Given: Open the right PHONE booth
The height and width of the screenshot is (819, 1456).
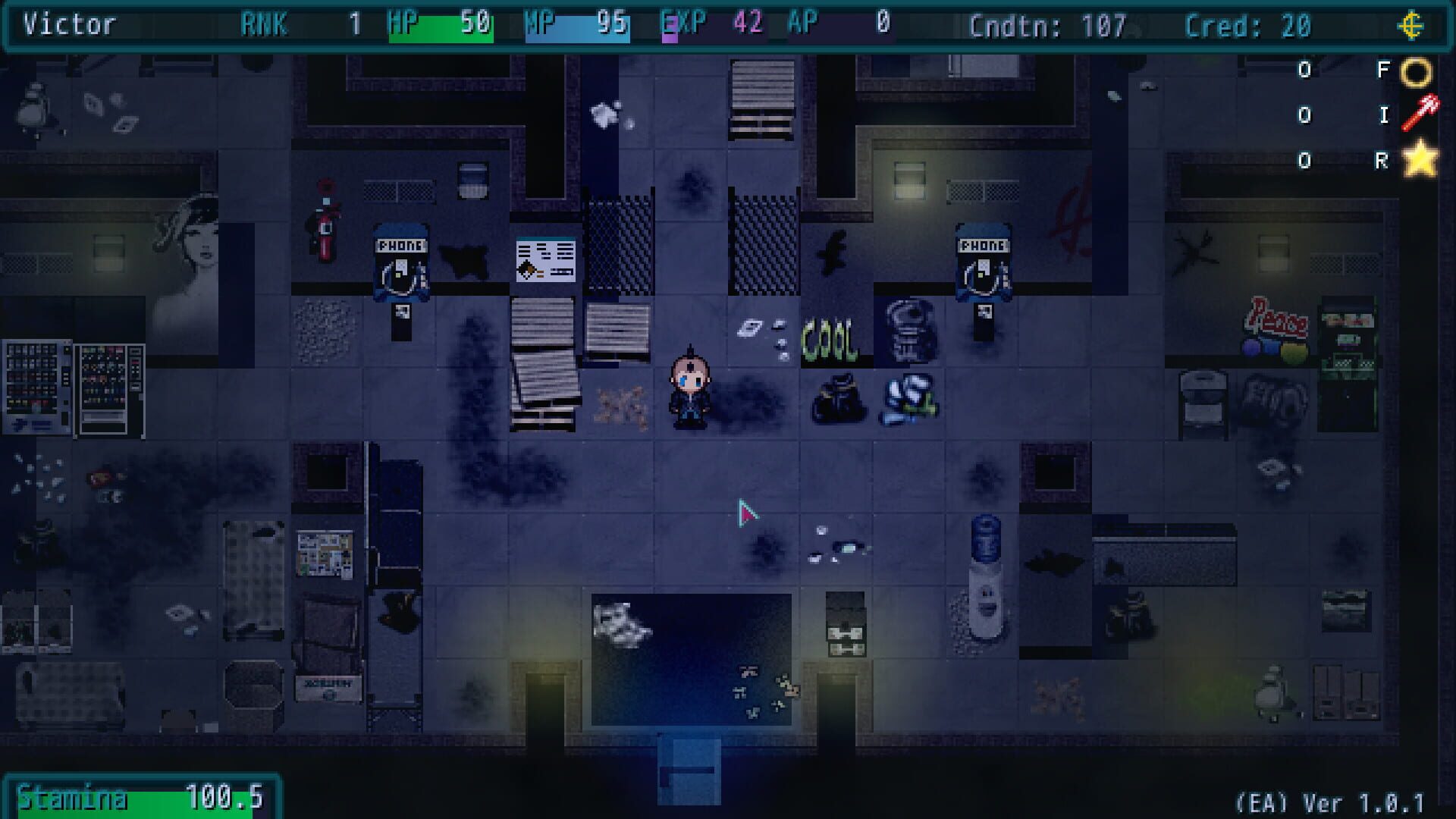Looking at the screenshot, I should coord(983,262).
